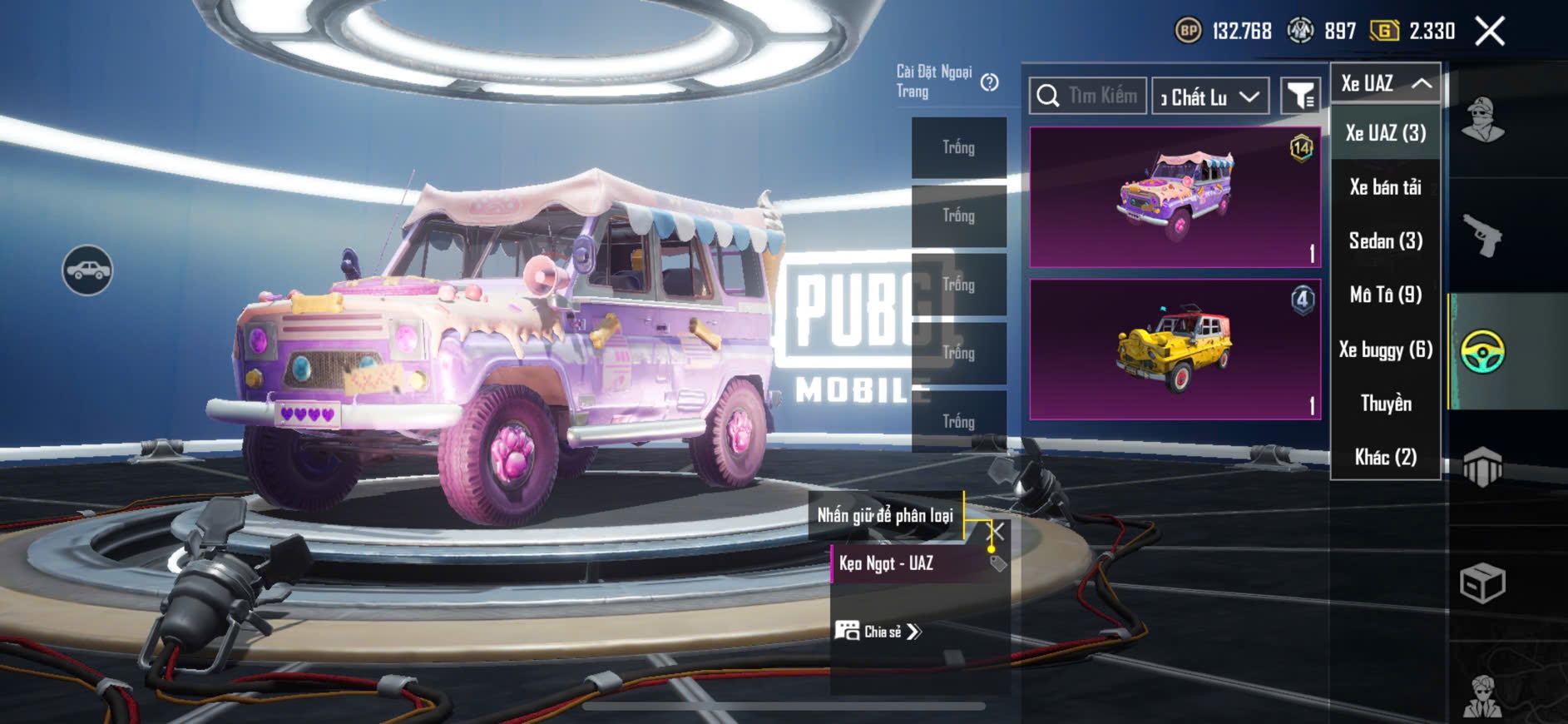Image resolution: width=1568 pixels, height=724 pixels.
Task: Open the character outfit tab
Action: point(1482,121)
